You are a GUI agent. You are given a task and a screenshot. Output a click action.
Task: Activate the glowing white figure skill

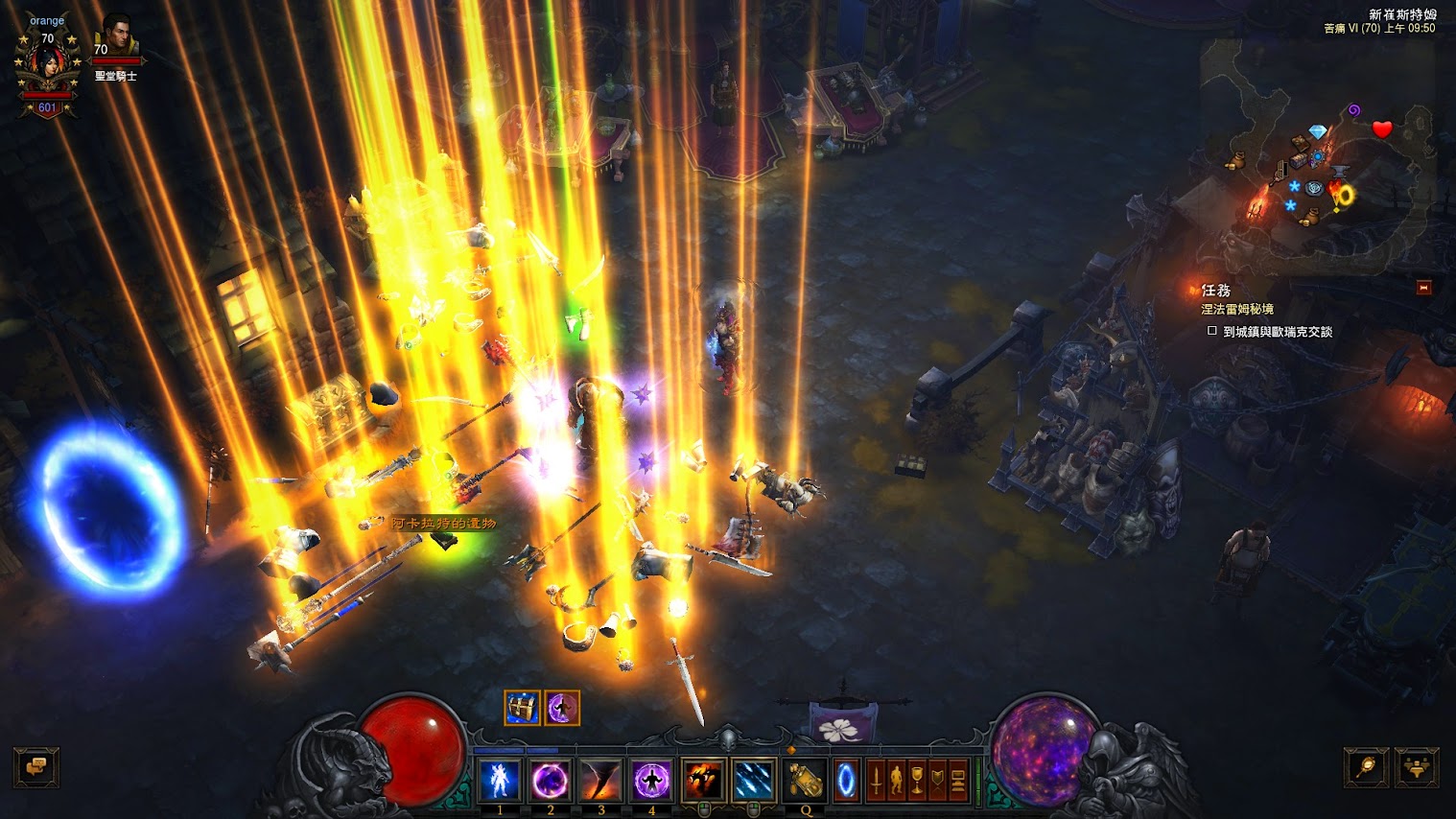pyautogui.click(x=500, y=780)
